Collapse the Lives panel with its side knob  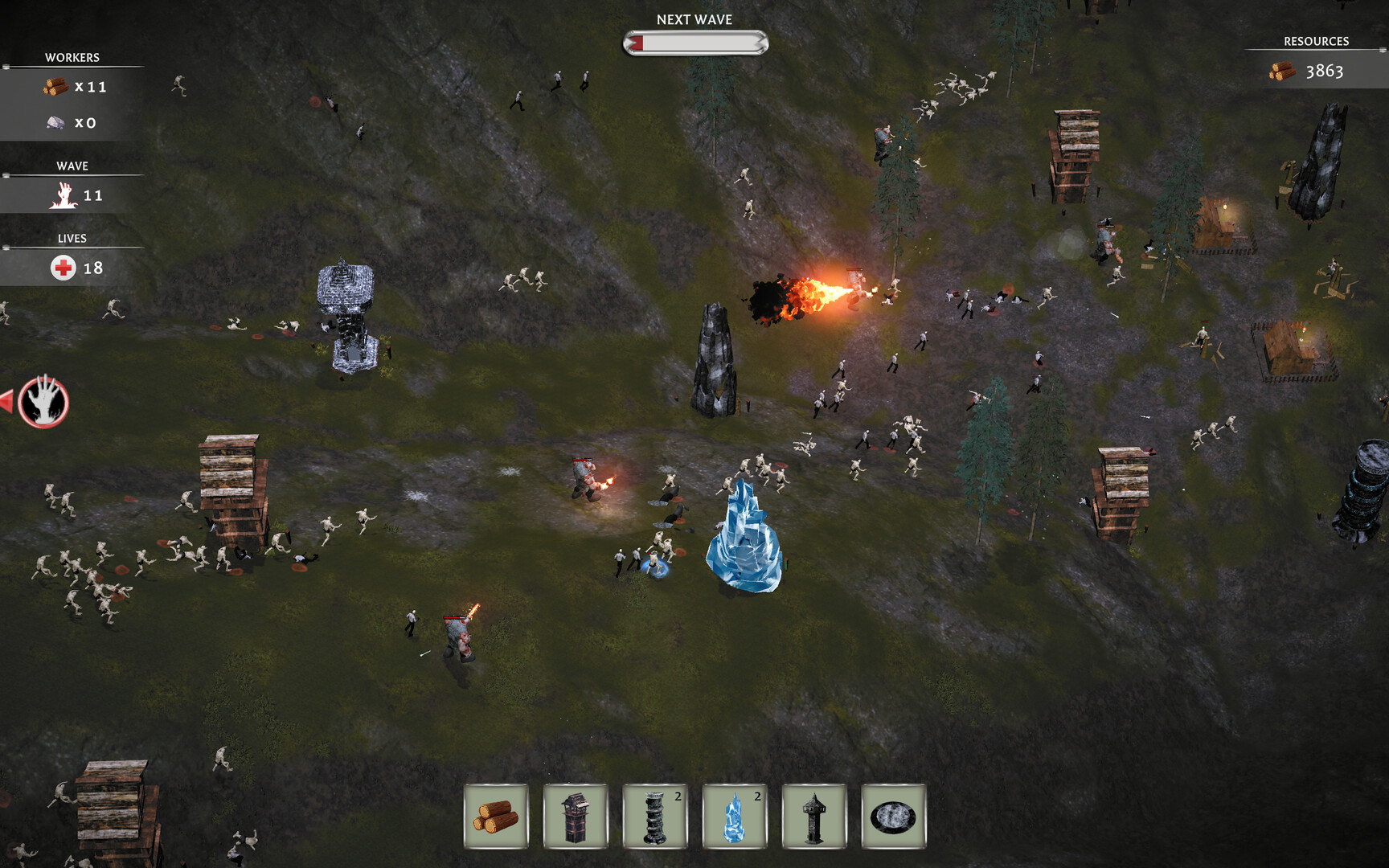[7, 246]
